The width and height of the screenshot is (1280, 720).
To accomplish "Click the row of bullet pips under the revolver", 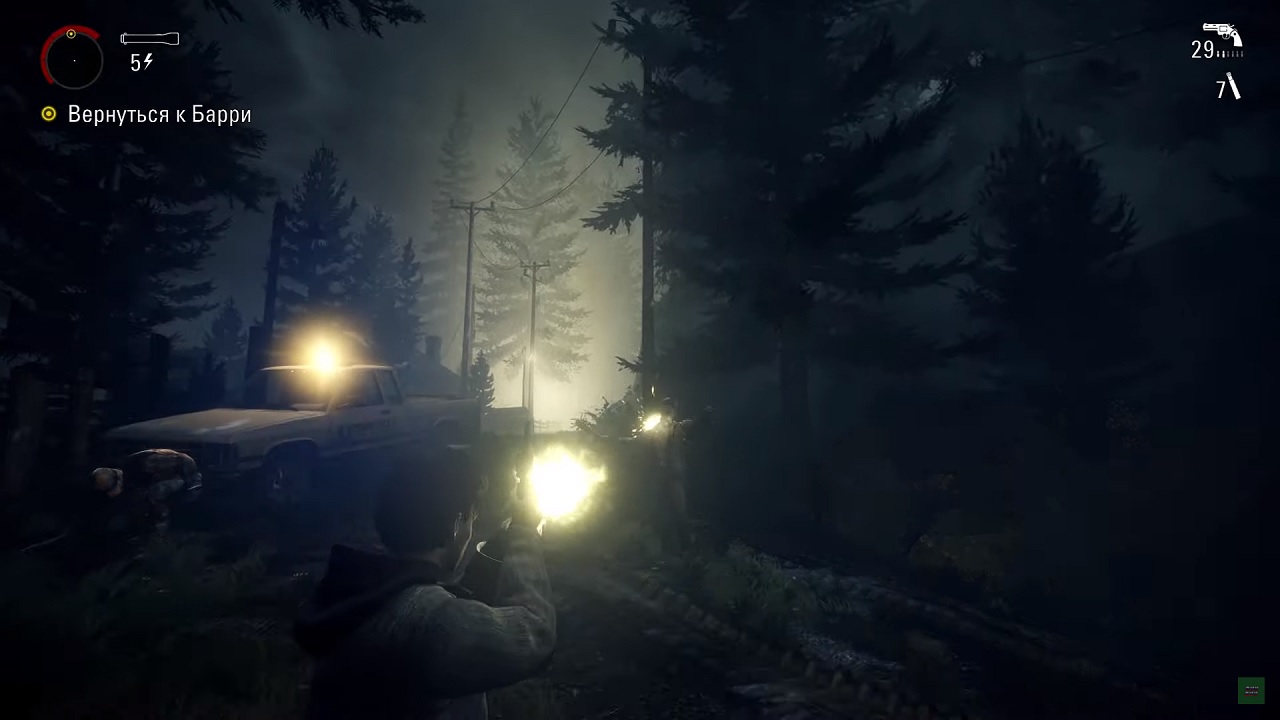I will [x=1230, y=53].
